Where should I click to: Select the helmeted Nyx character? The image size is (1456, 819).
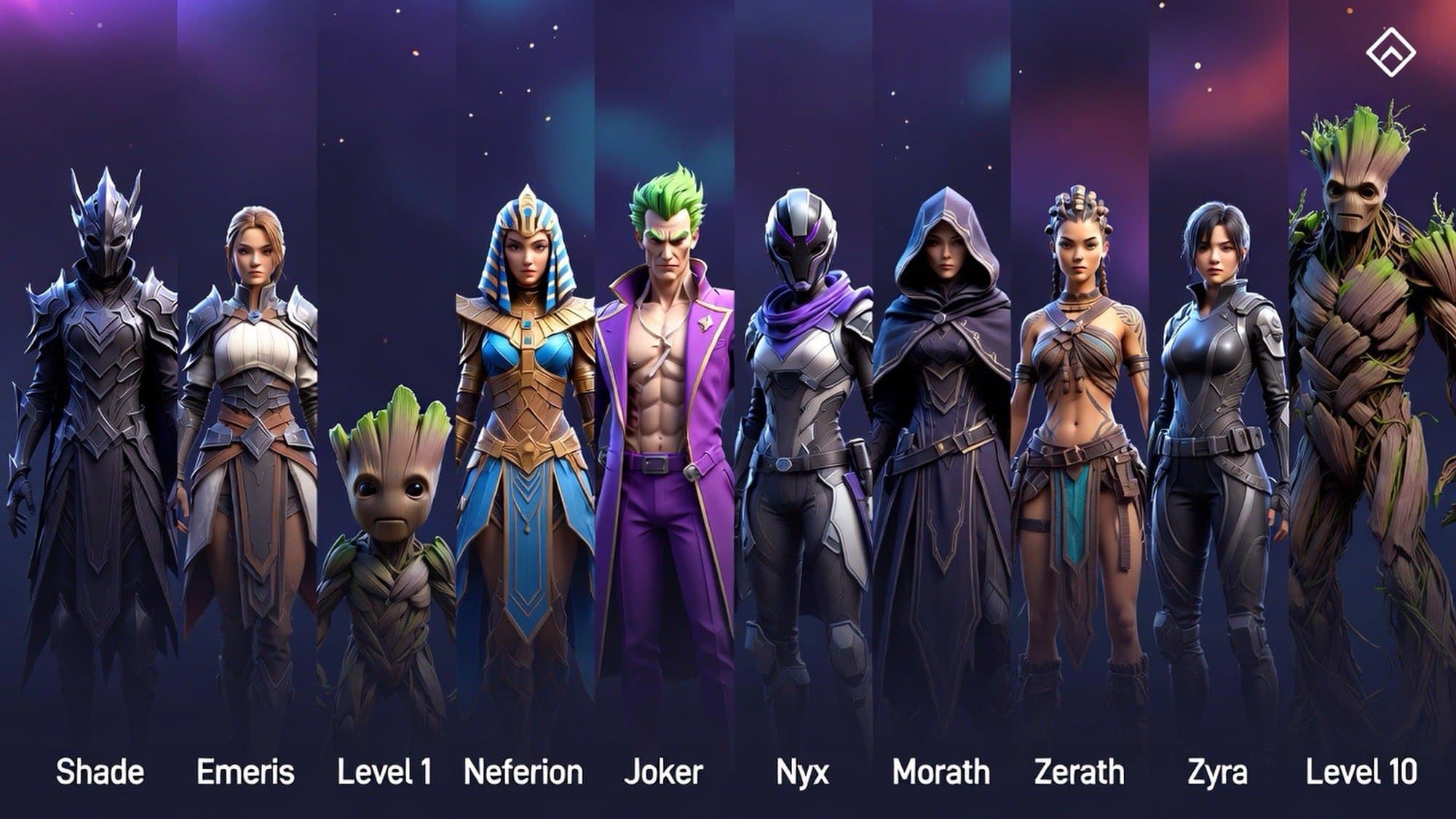[803, 437]
